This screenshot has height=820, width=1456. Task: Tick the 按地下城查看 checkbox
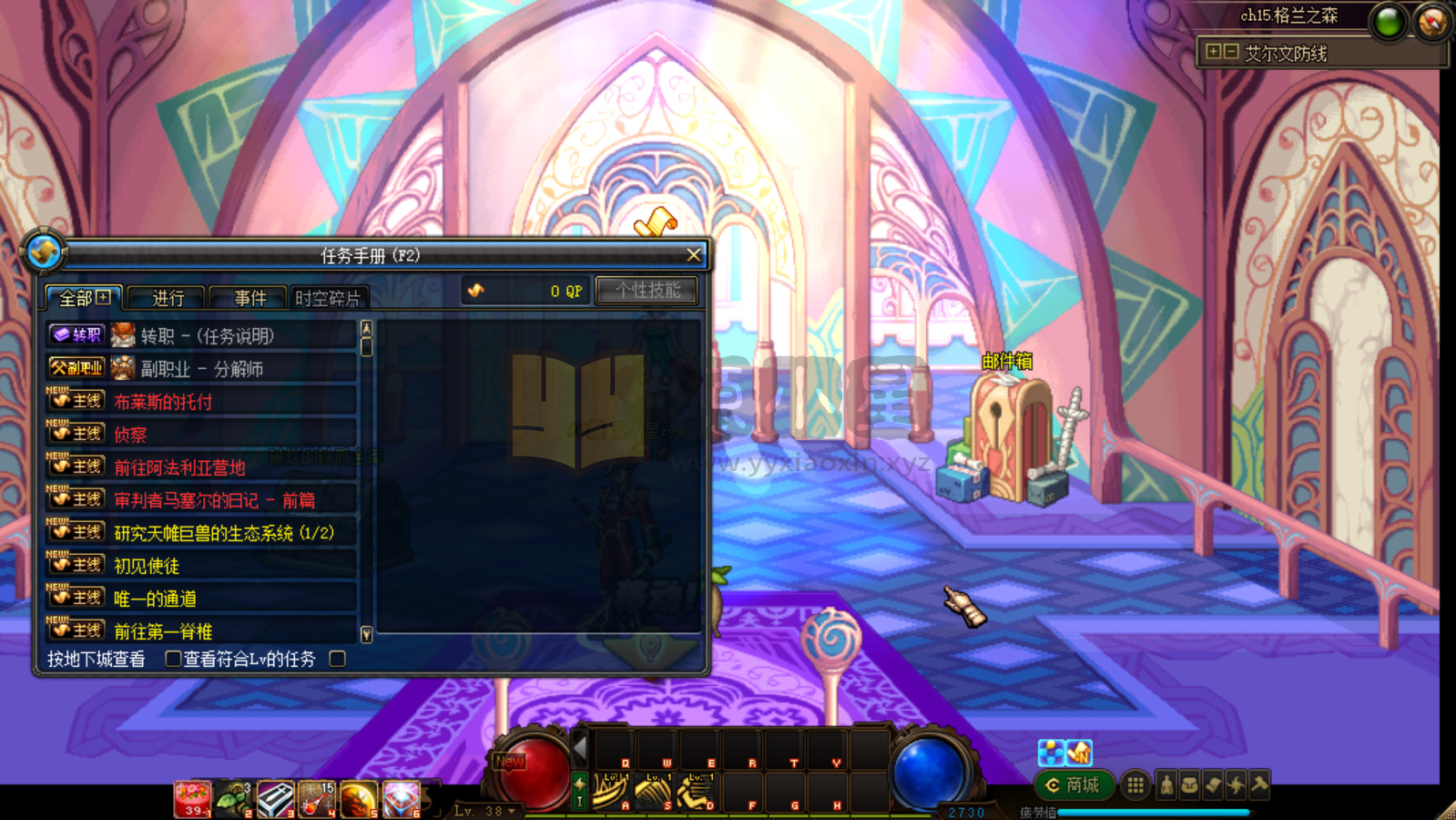pos(172,658)
